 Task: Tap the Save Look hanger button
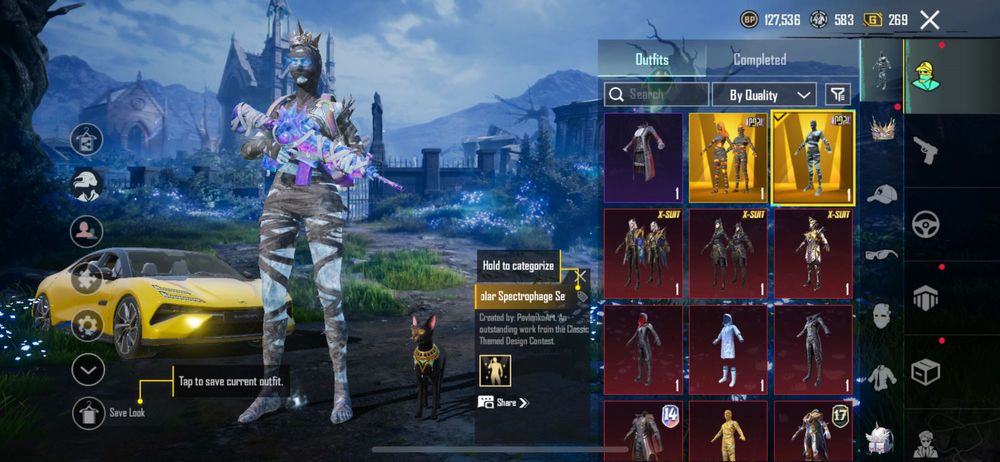[88, 412]
